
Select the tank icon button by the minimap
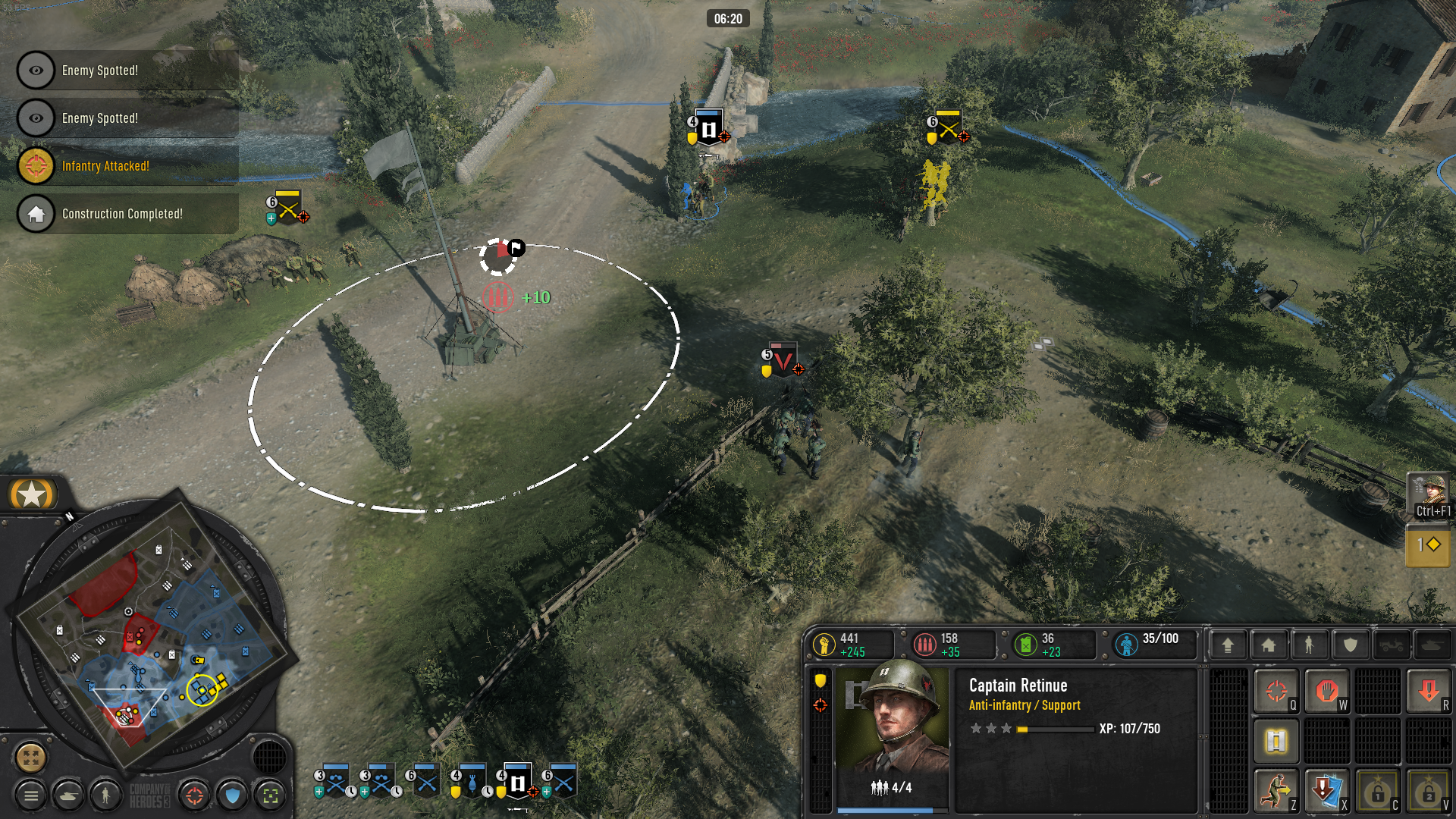point(68,795)
